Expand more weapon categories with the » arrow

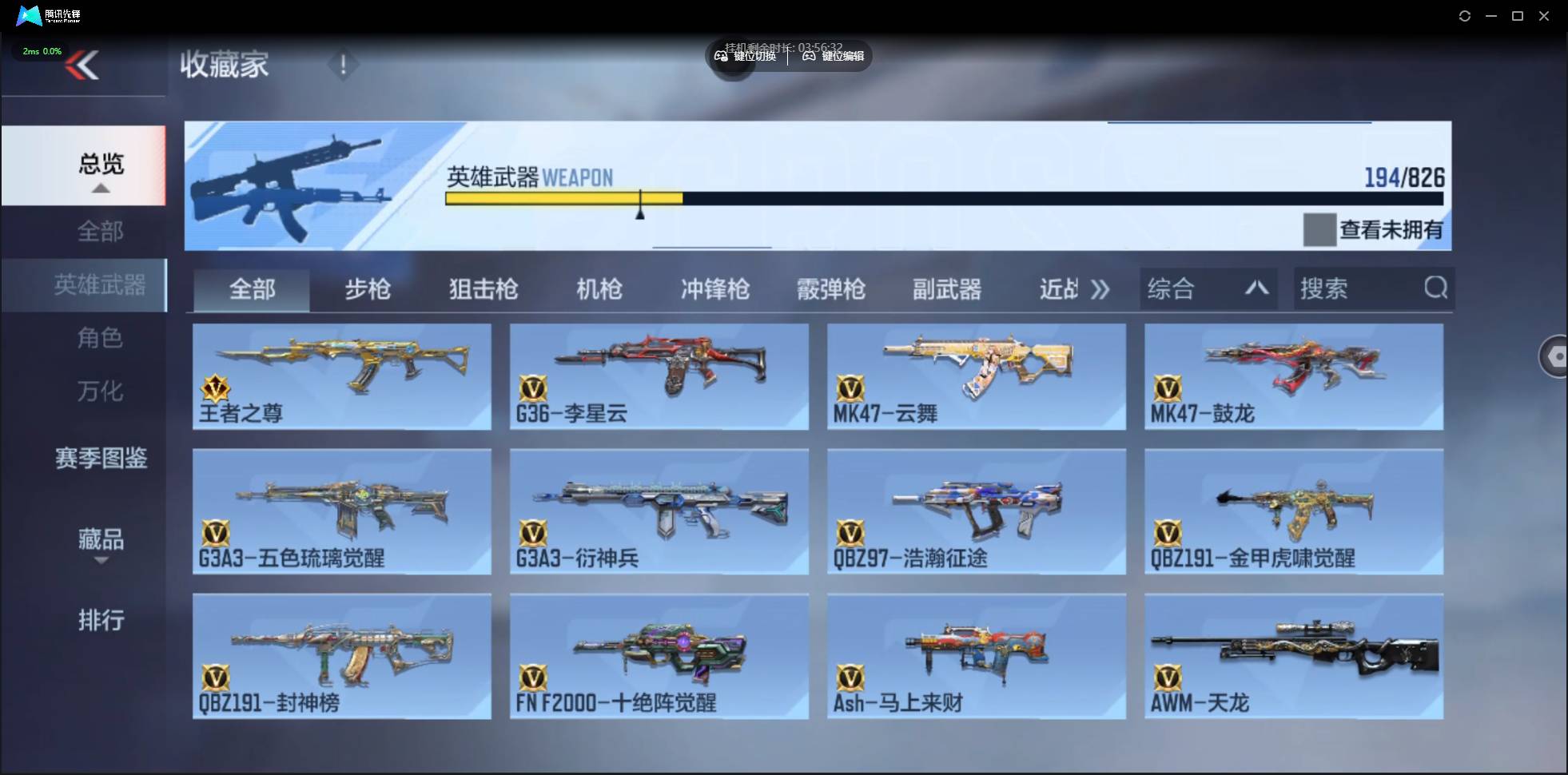(1101, 290)
